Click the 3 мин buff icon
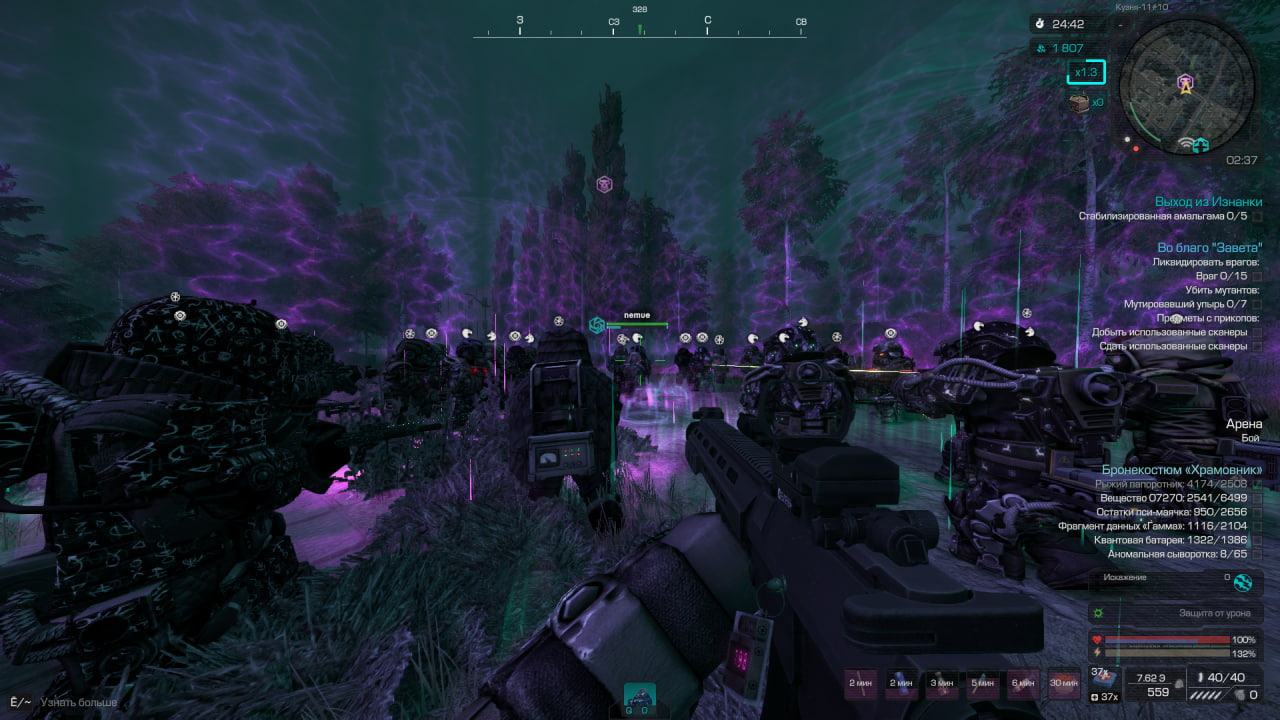Image resolution: width=1280 pixels, height=720 pixels. click(x=942, y=684)
